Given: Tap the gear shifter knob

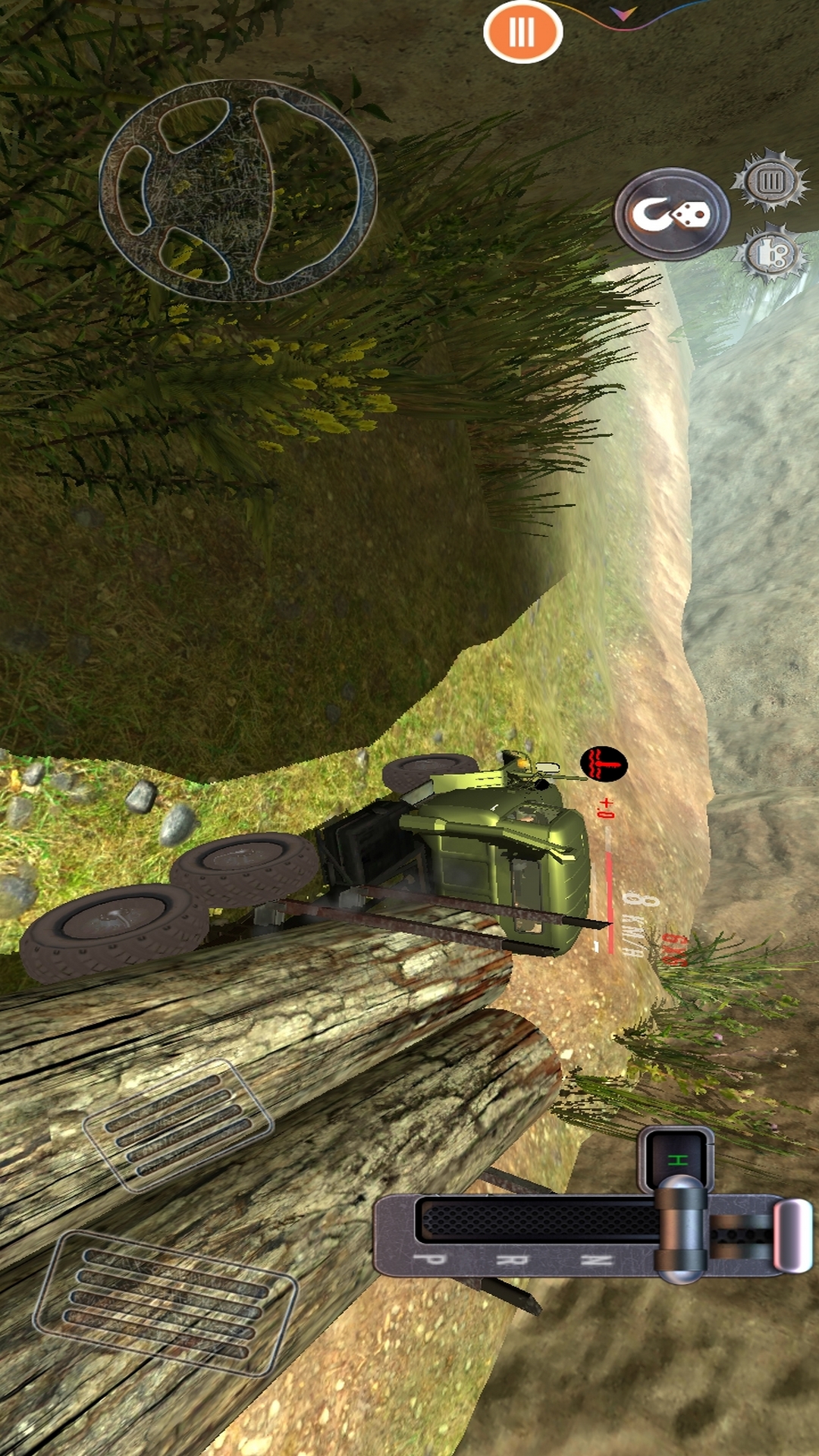Looking at the screenshot, I should point(680,1228).
